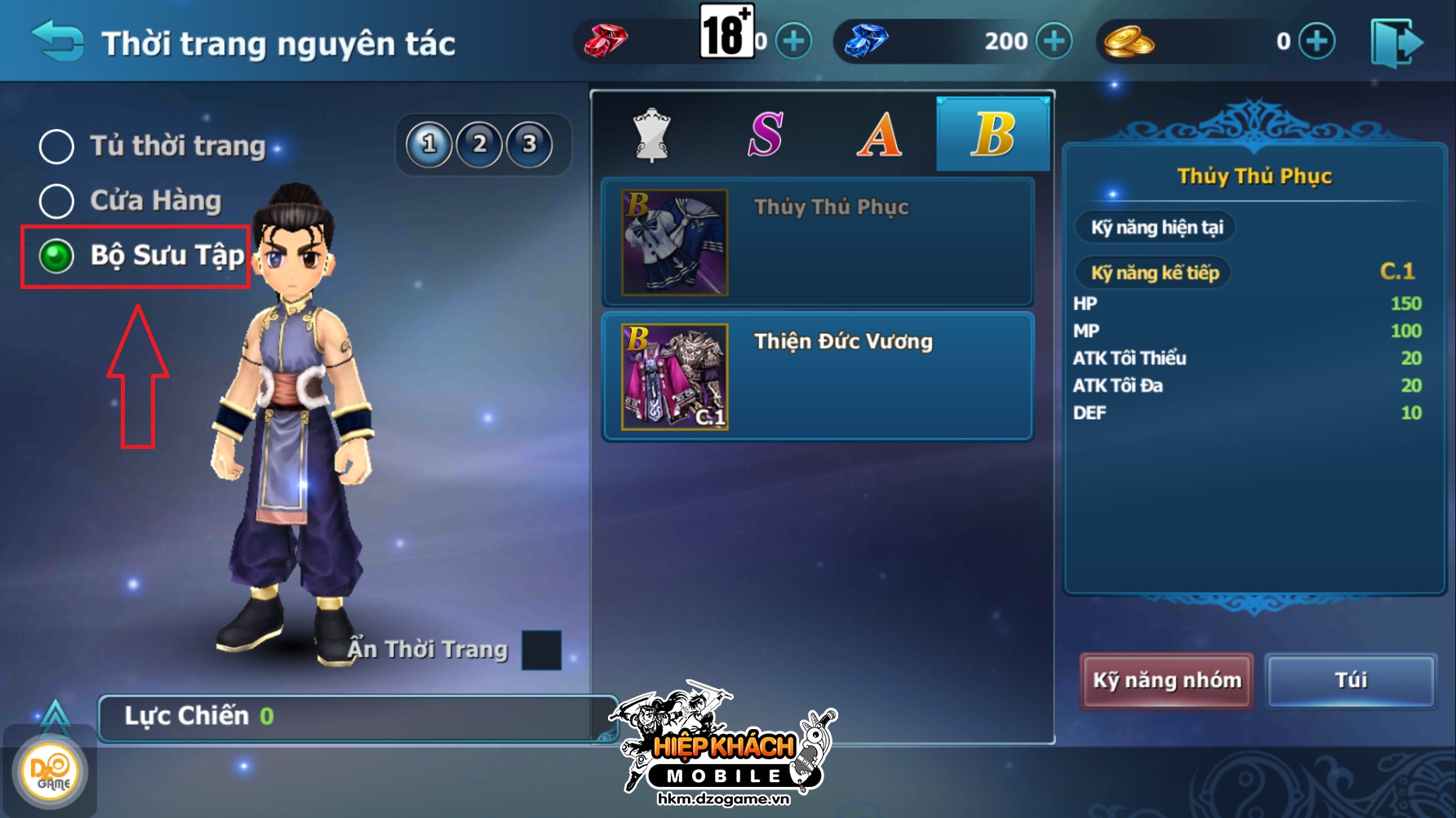Open Kỹ năng nhóm group skills
1456x818 pixels.
(1166, 680)
